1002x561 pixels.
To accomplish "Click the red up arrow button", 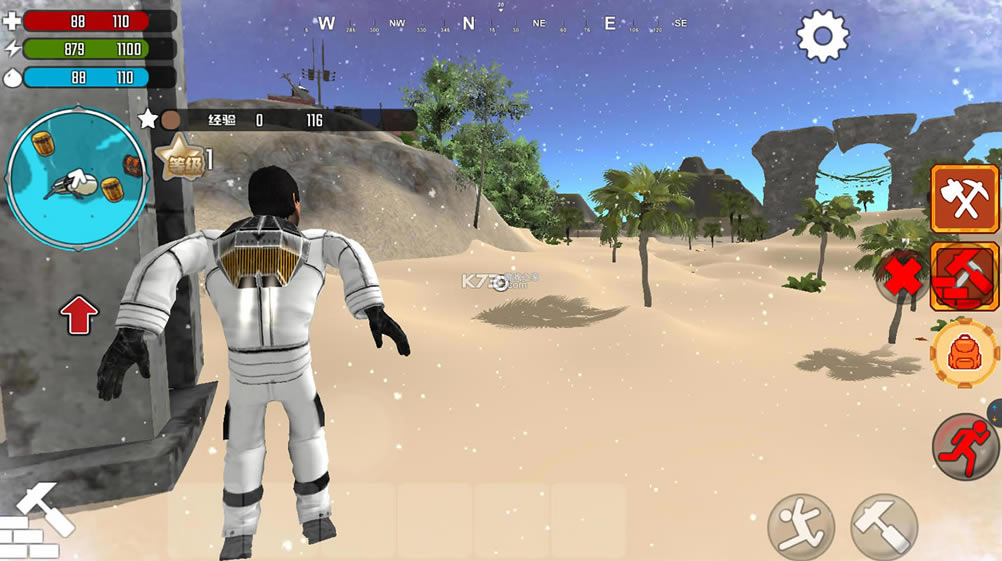I will tap(79, 316).
